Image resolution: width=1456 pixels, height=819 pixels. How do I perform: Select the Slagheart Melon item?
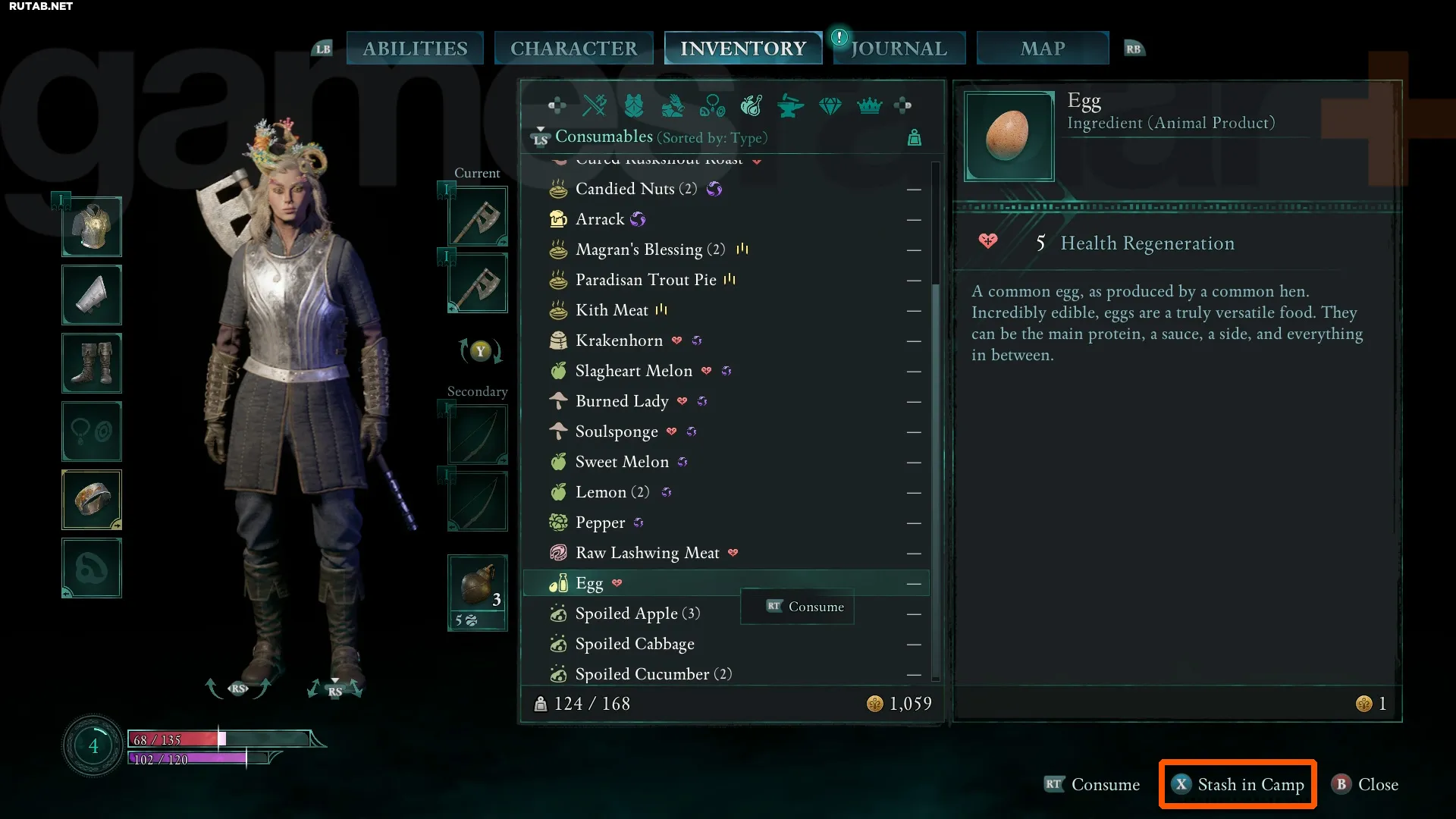633,371
